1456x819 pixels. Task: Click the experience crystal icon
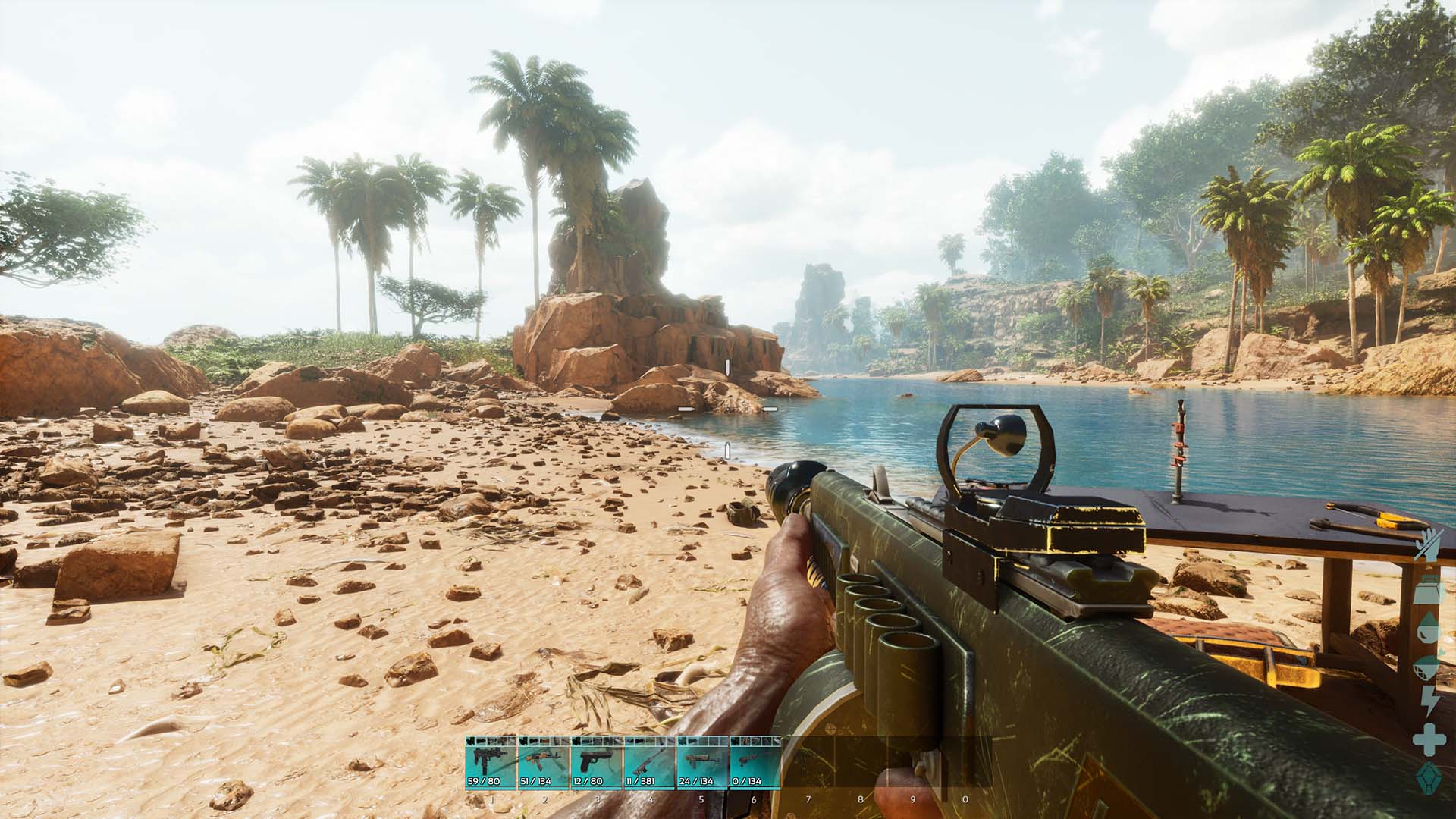pos(1429,779)
